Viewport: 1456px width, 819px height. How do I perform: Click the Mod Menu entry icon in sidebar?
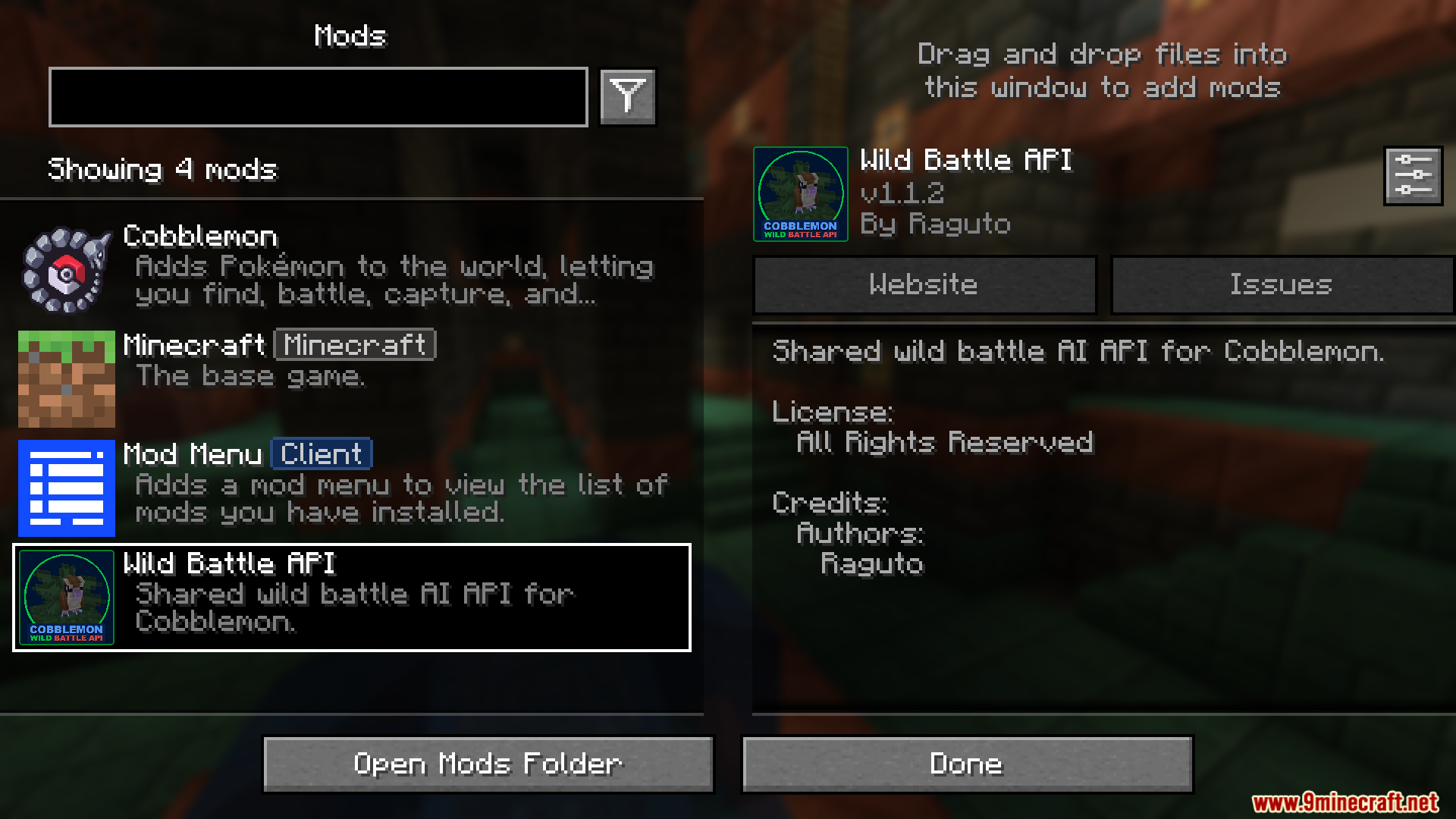click(66, 489)
